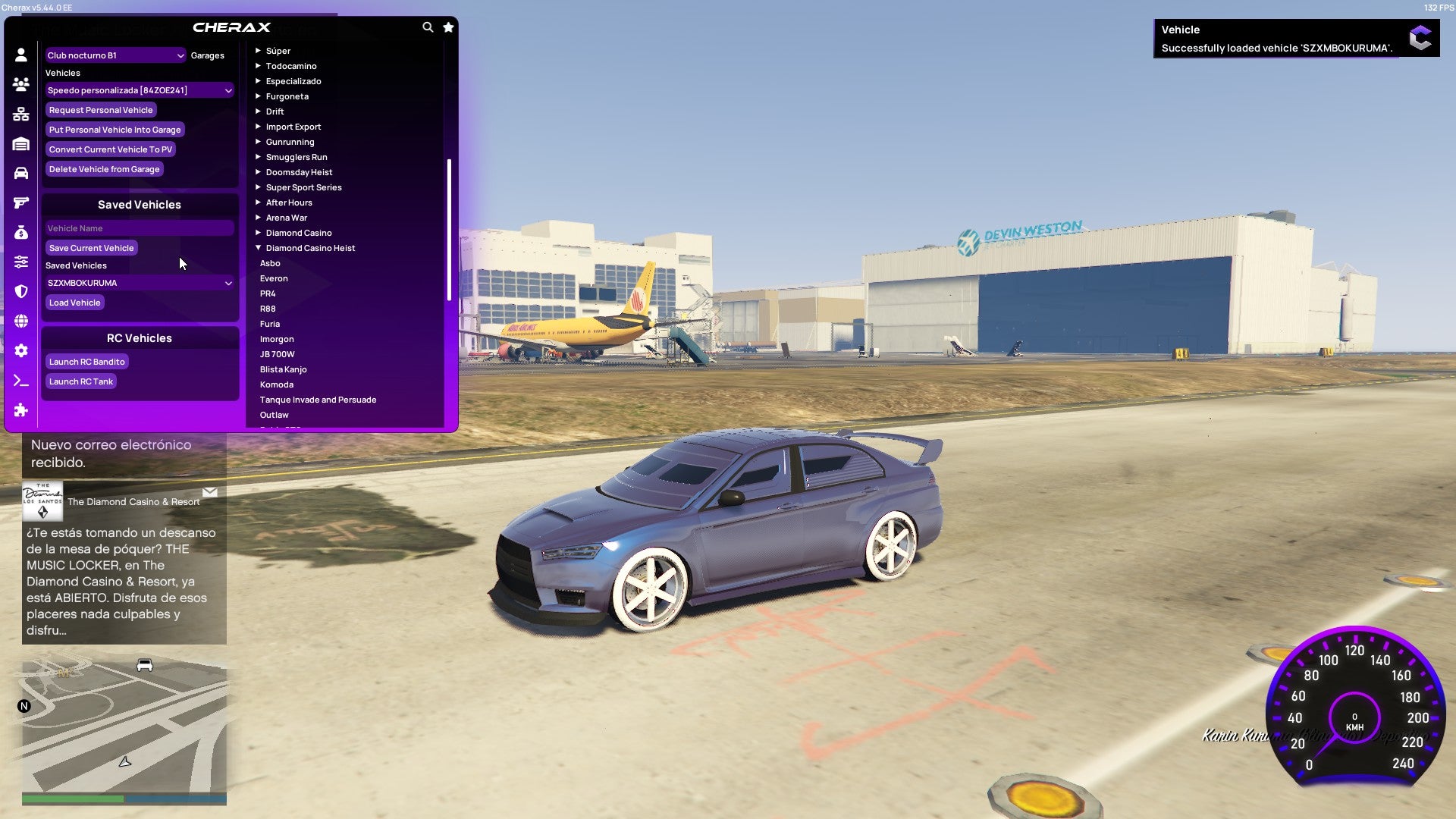Open the player profile section in the sidebar

coord(20,55)
